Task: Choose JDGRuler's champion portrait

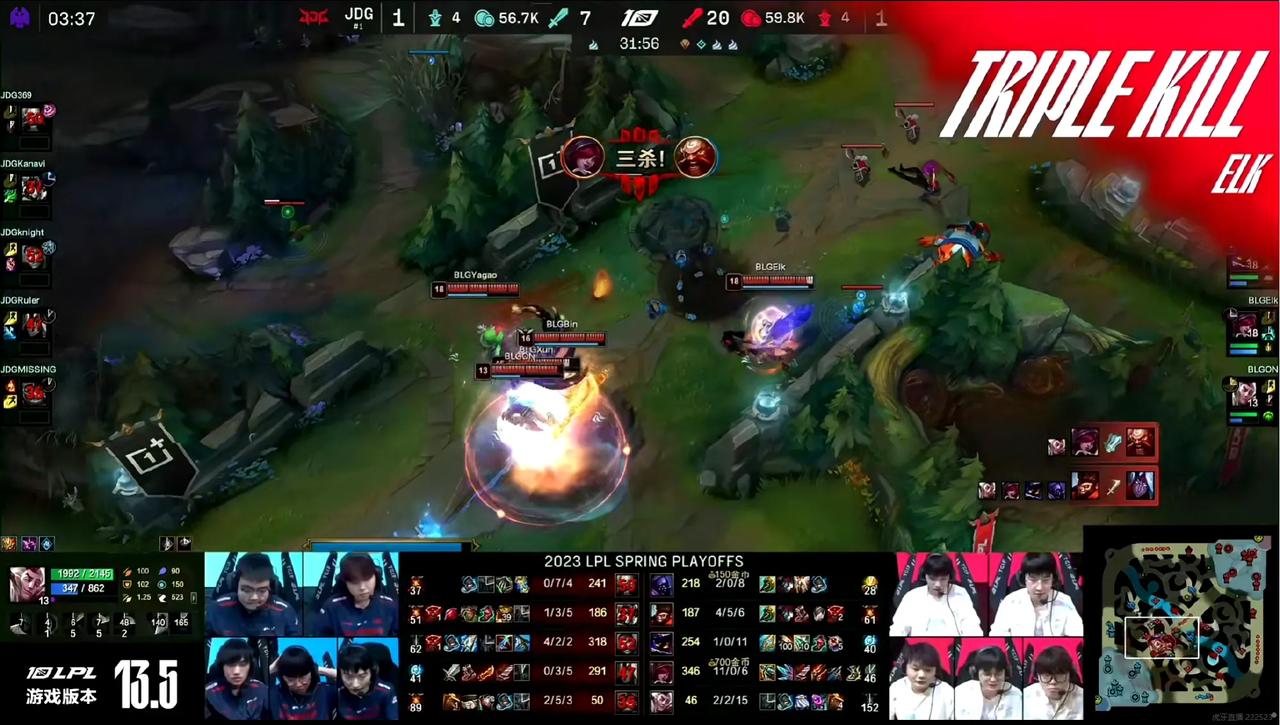Action: click(33, 324)
